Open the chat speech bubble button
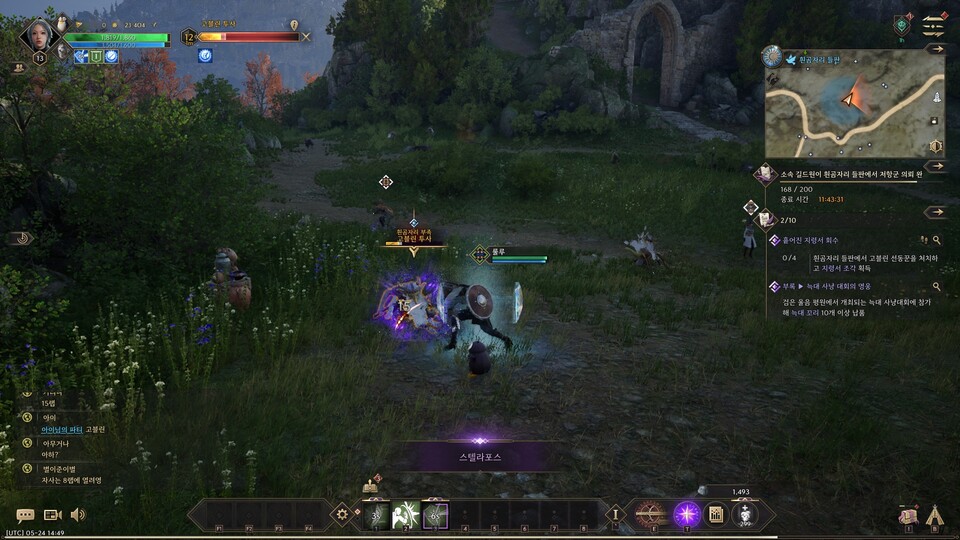 point(25,515)
